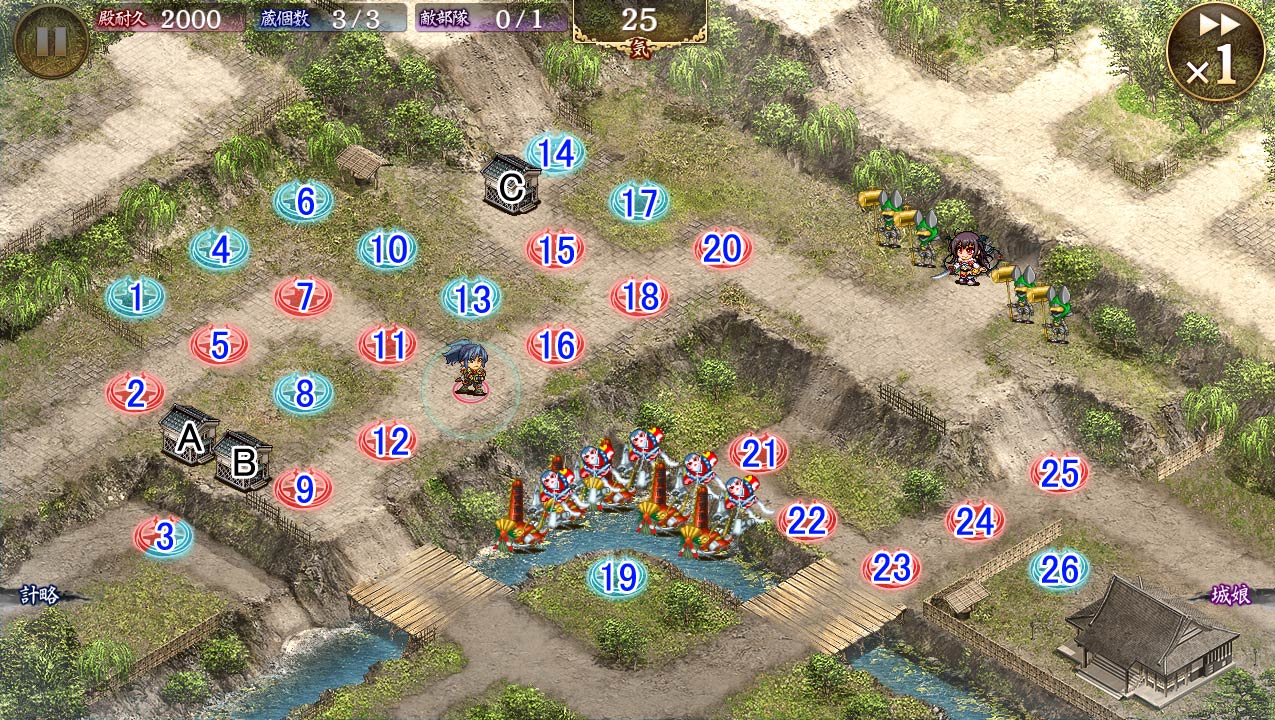1275x720 pixels.
Task: Choose blue placement marker 26
Action: (1059, 570)
